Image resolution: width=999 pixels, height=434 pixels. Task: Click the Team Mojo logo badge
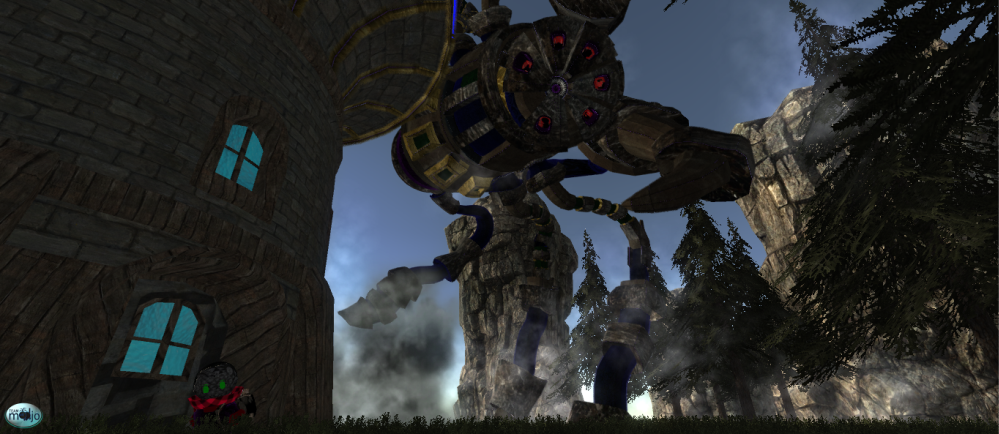pyautogui.click(x=22, y=414)
